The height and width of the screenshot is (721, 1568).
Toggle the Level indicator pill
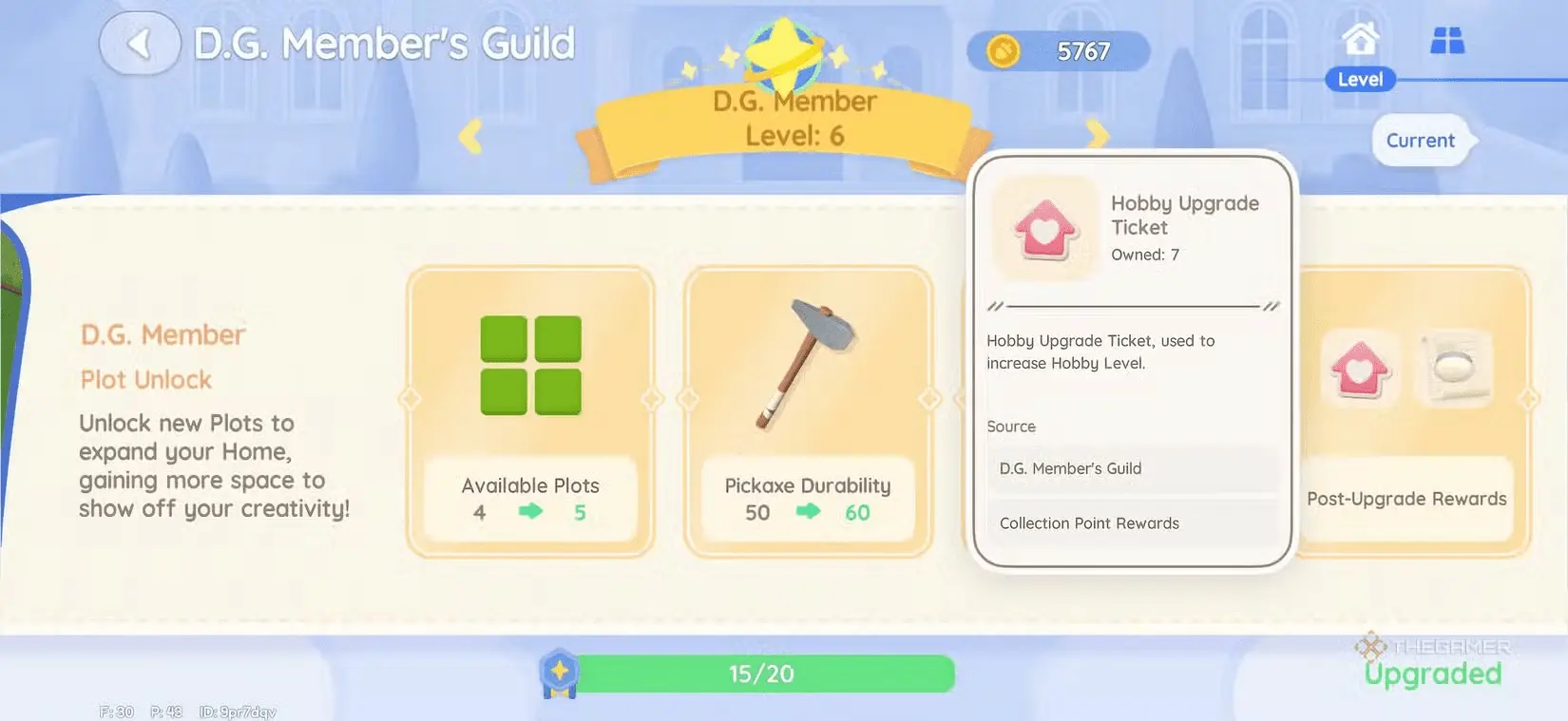(1359, 80)
